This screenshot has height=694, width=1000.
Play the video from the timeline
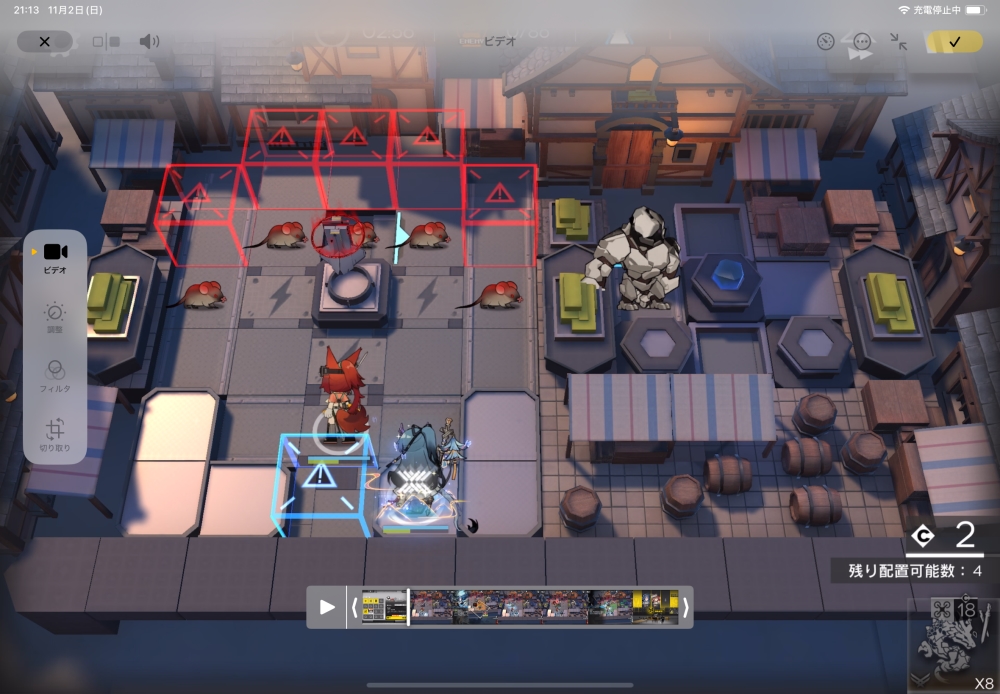point(327,607)
